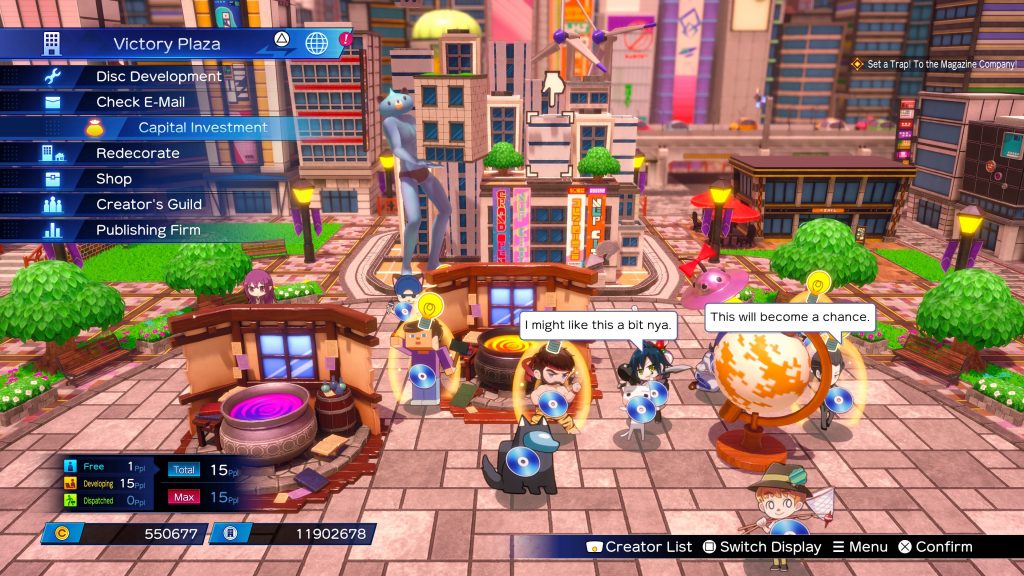Screen dimensions: 1024x576
Task: Open Creator's Guild entry
Action: click(149, 204)
